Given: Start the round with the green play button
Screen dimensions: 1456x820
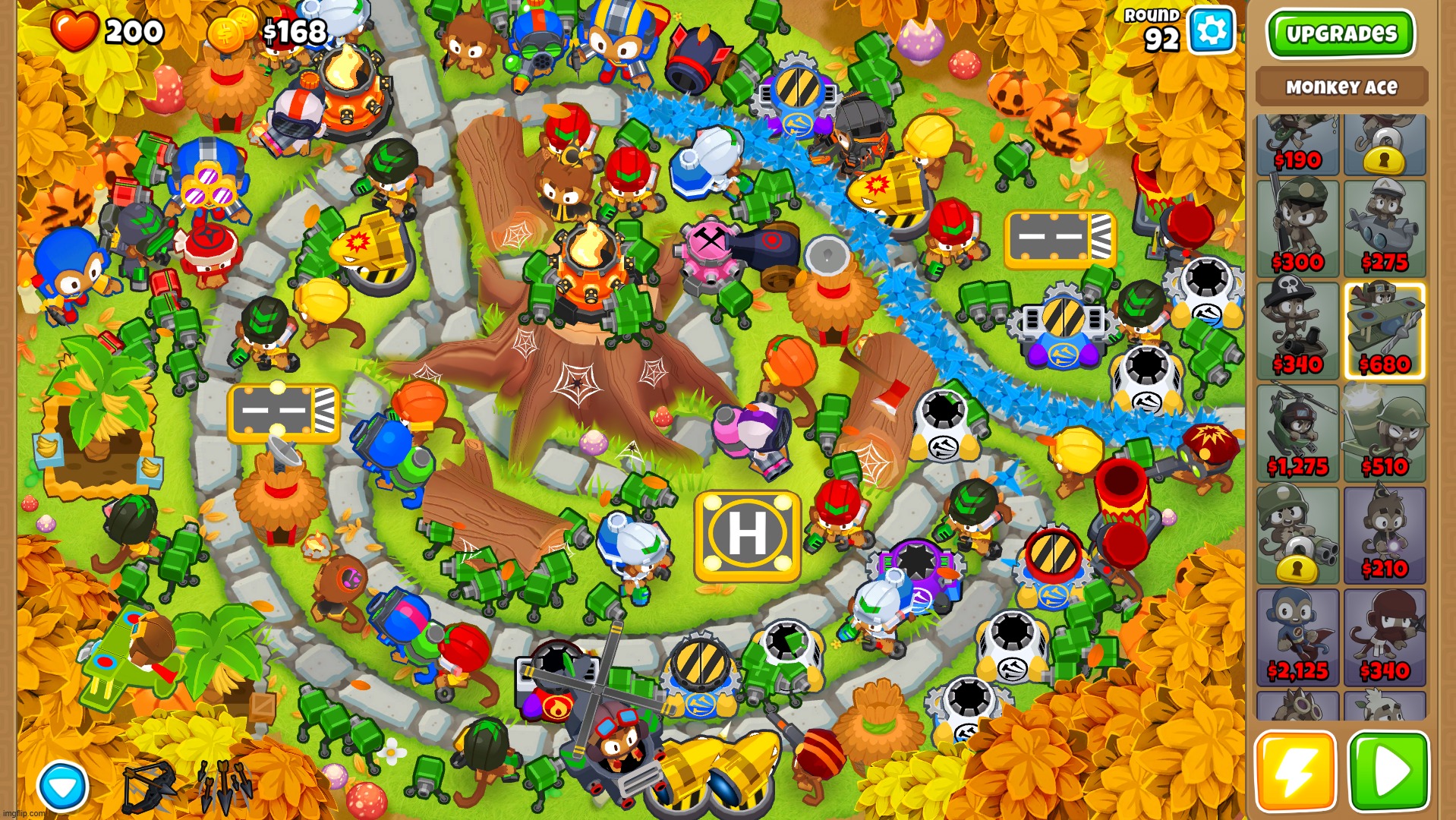Looking at the screenshot, I should (1388, 771).
